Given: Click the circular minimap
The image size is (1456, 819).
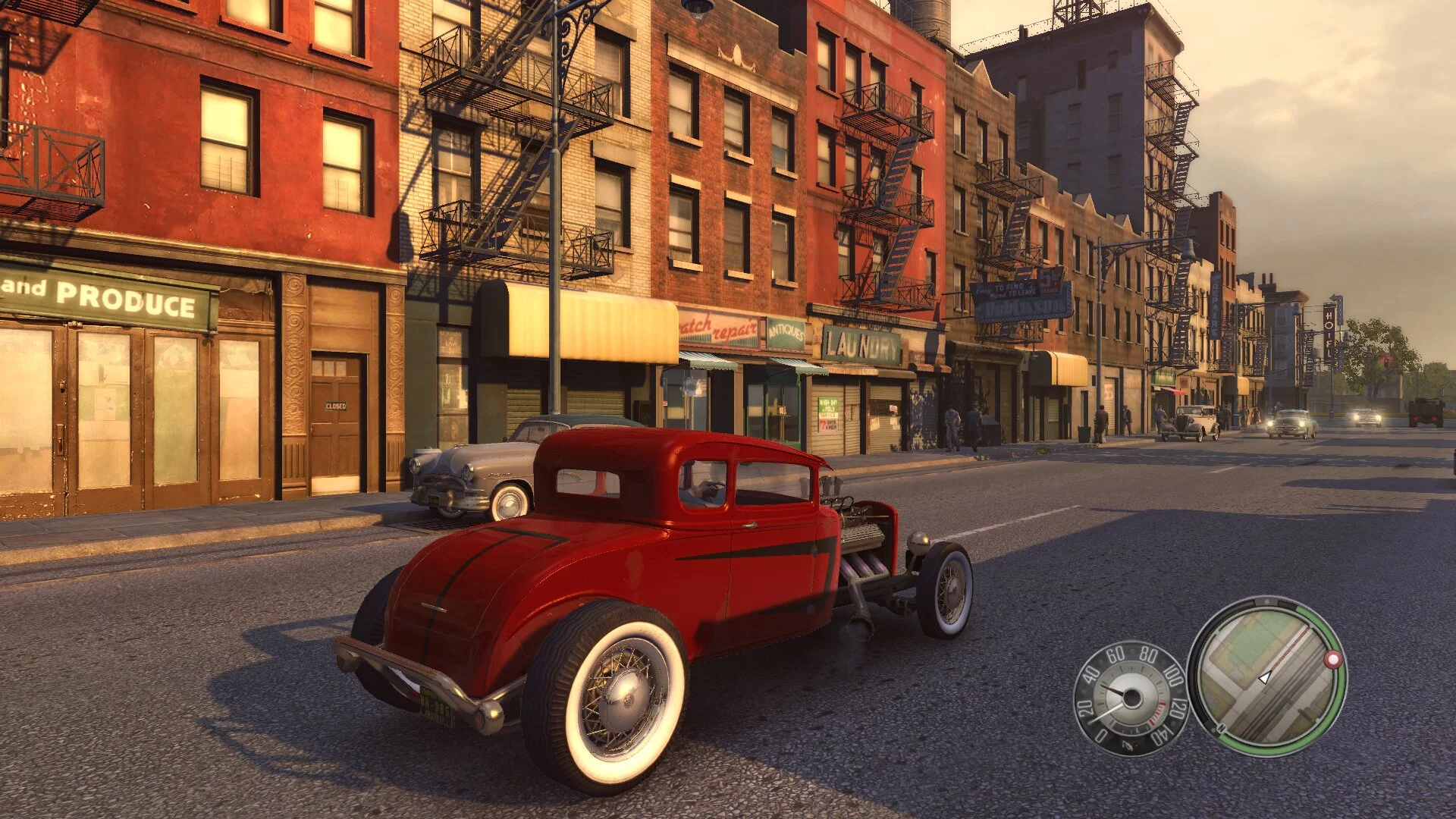Looking at the screenshot, I should pyautogui.click(x=1266, y=676).
